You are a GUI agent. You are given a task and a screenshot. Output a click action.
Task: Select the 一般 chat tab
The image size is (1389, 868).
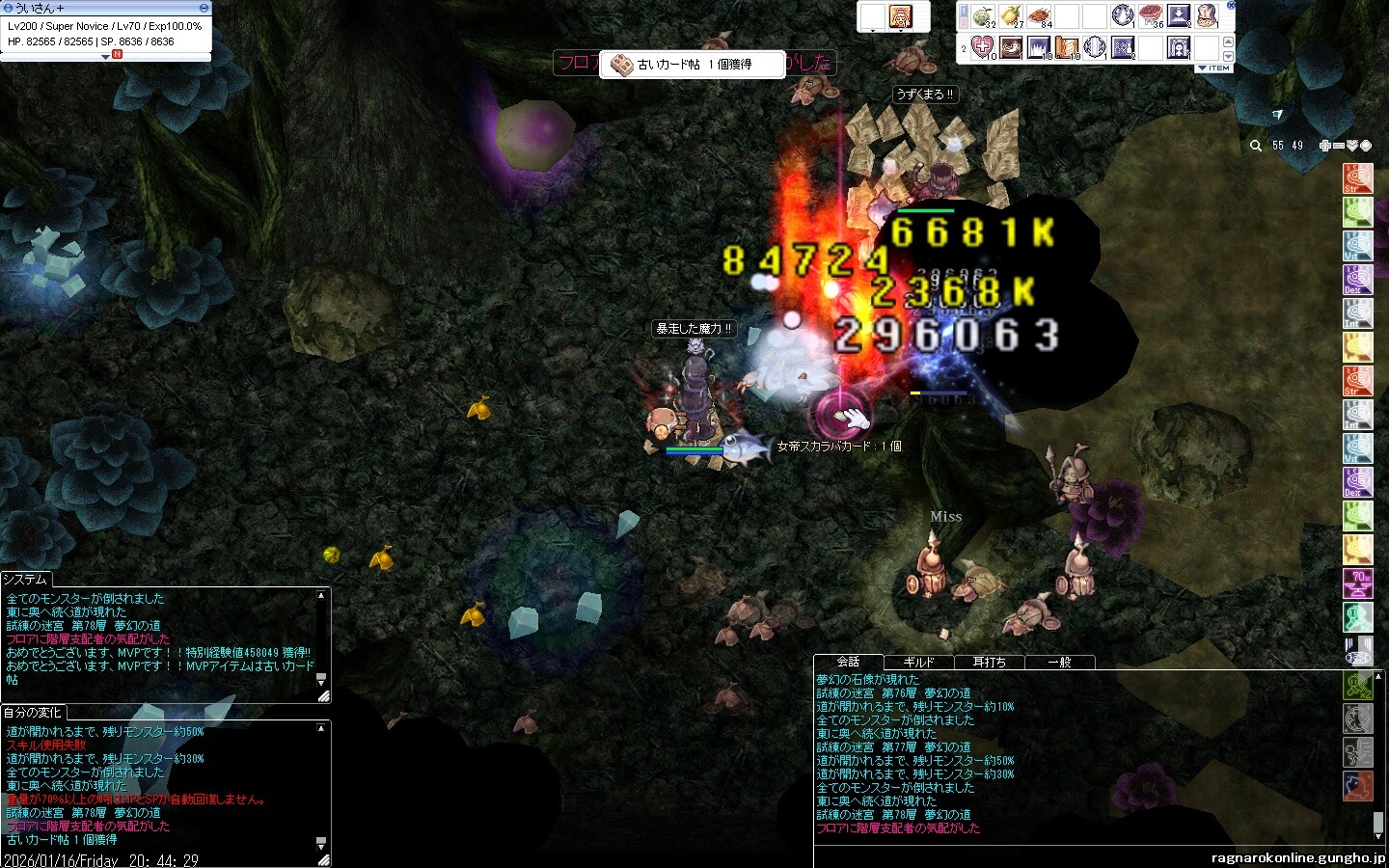(x=1059, y=663)
